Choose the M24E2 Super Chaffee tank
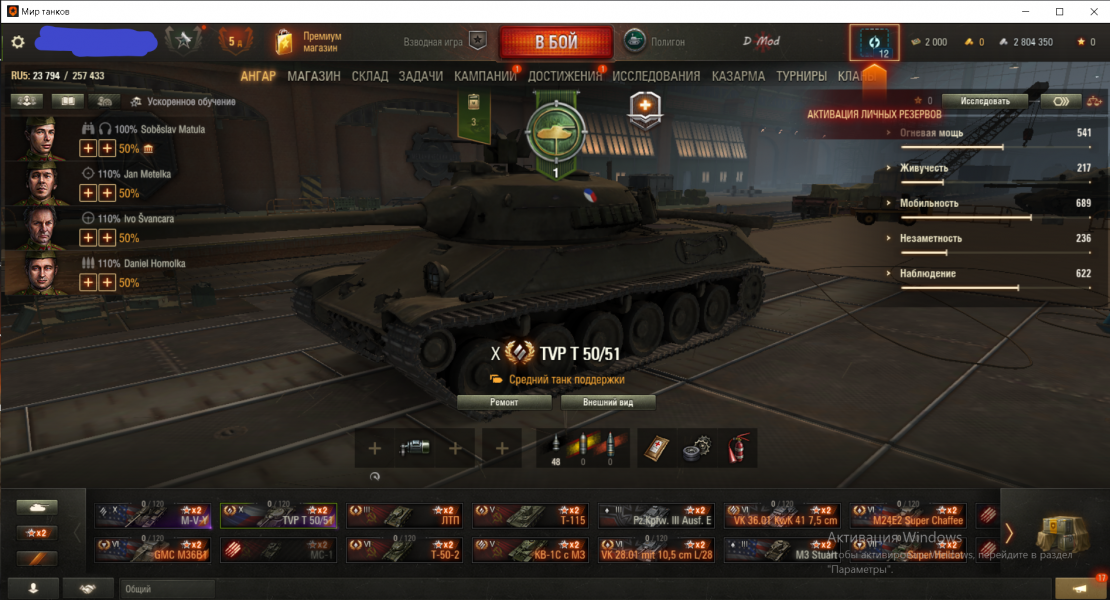The image size is (1110, 600). pyautogui.click(x=908, y=515)
